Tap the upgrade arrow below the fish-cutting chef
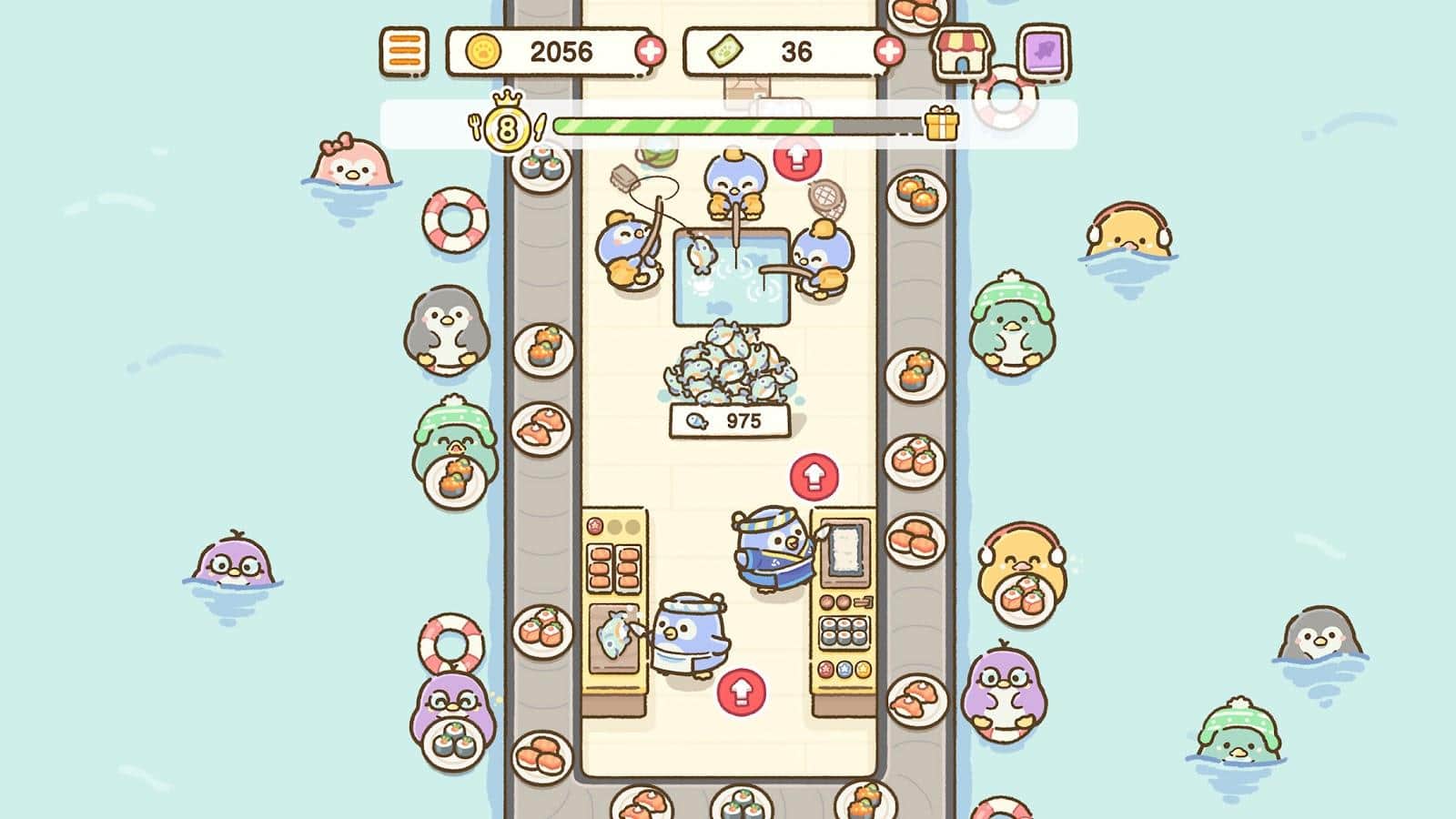Screen dimensions: 1456x819 [742, 692]
